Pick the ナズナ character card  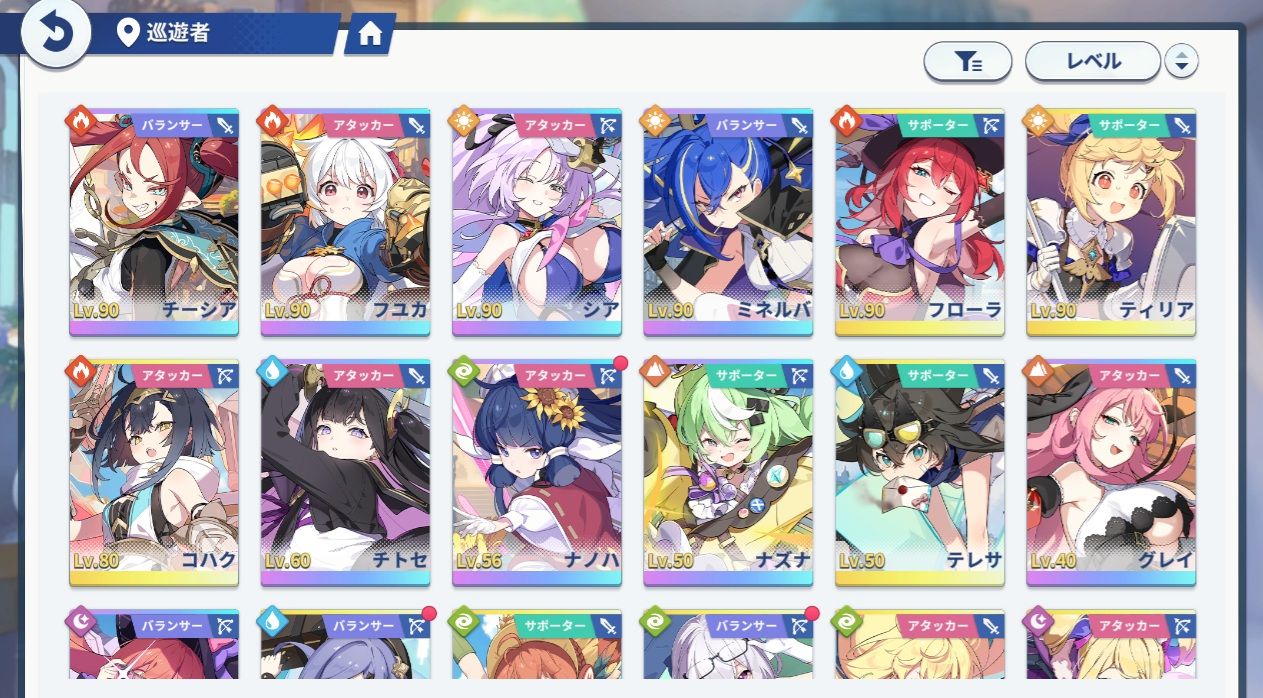728,471
